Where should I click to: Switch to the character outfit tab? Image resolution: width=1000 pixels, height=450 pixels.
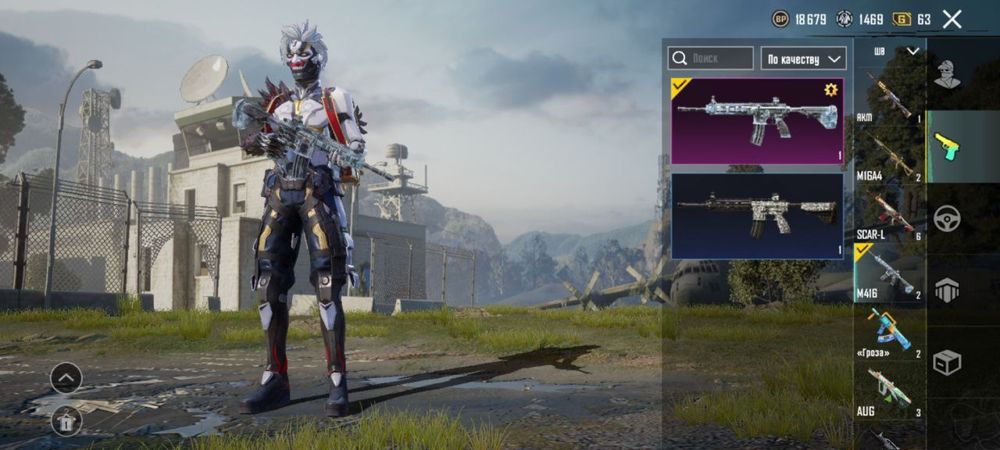pyautogui.click(x=946, y=73)
